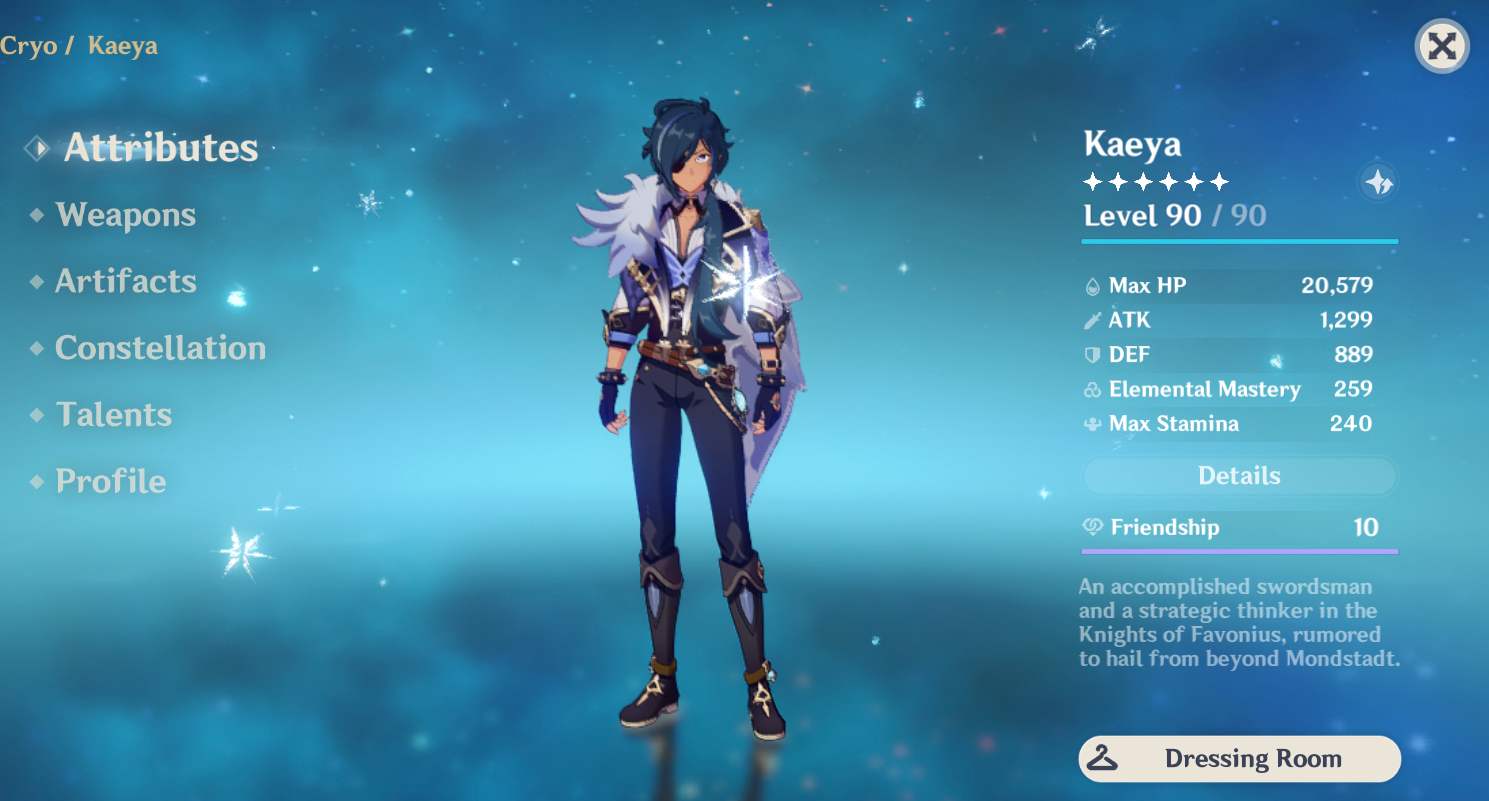Screen dimensions: 1489x801
Task: View Kaeya's Profile
Action: coord(110,481)
